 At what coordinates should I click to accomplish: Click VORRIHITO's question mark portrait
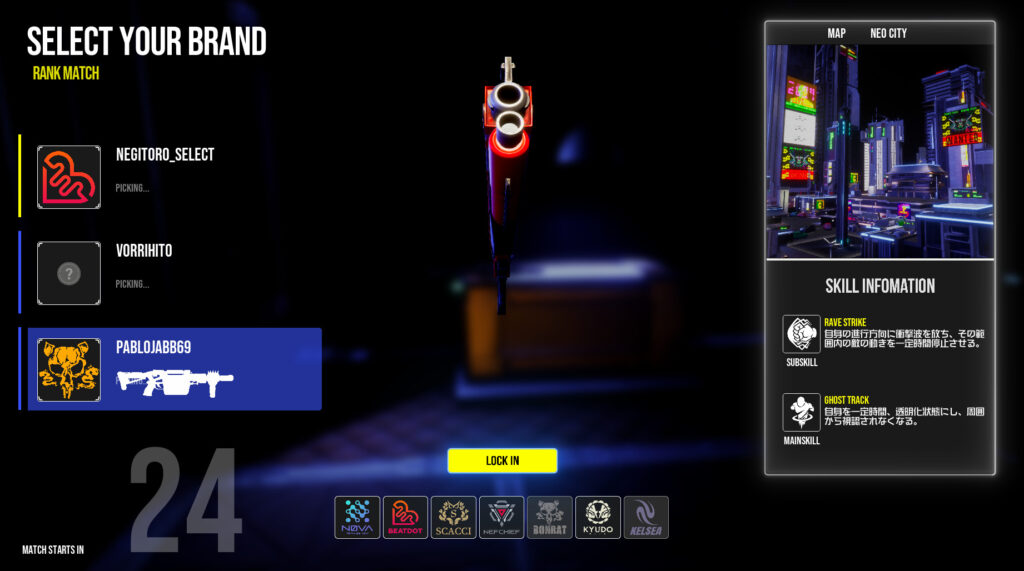point(69,273)
